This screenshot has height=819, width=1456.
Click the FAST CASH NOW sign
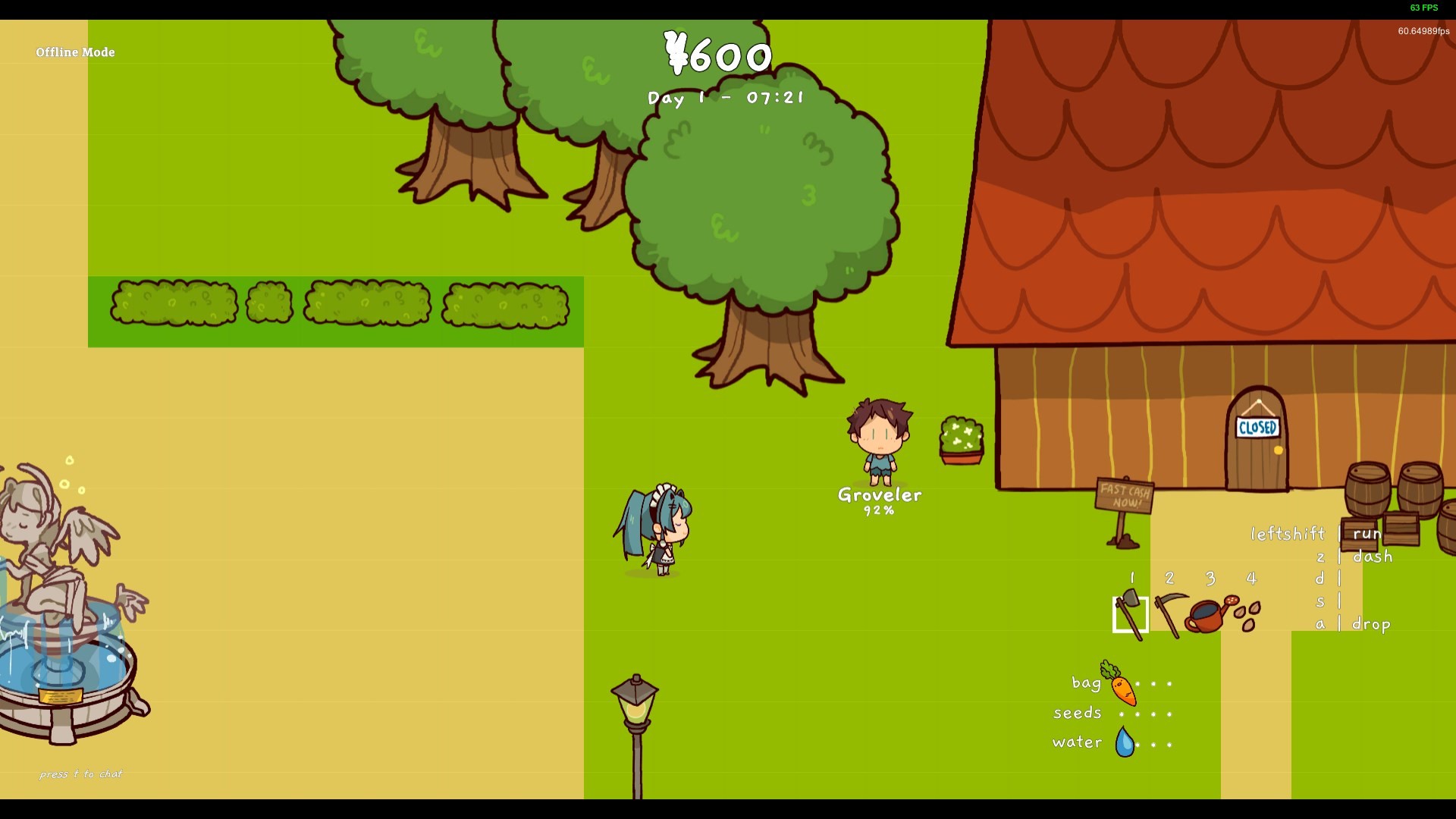[1123, 494]
